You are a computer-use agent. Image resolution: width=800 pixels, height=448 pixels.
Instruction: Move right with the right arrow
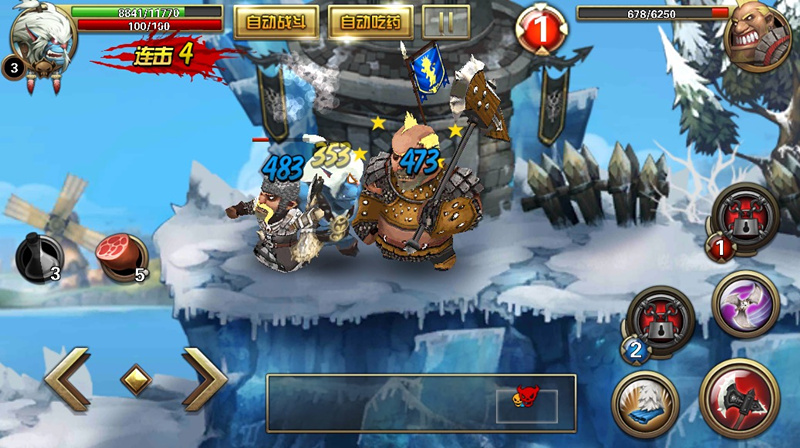[205, 380]
